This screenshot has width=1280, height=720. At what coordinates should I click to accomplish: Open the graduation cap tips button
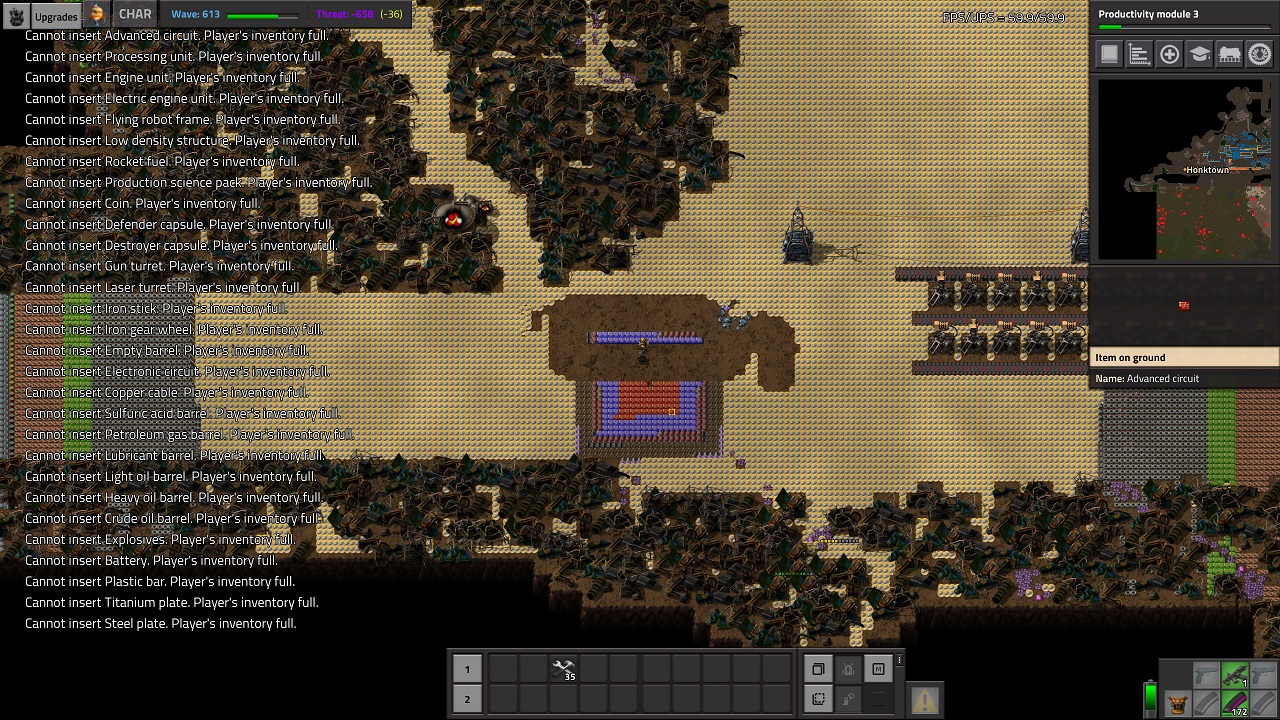click(1200, 55)
